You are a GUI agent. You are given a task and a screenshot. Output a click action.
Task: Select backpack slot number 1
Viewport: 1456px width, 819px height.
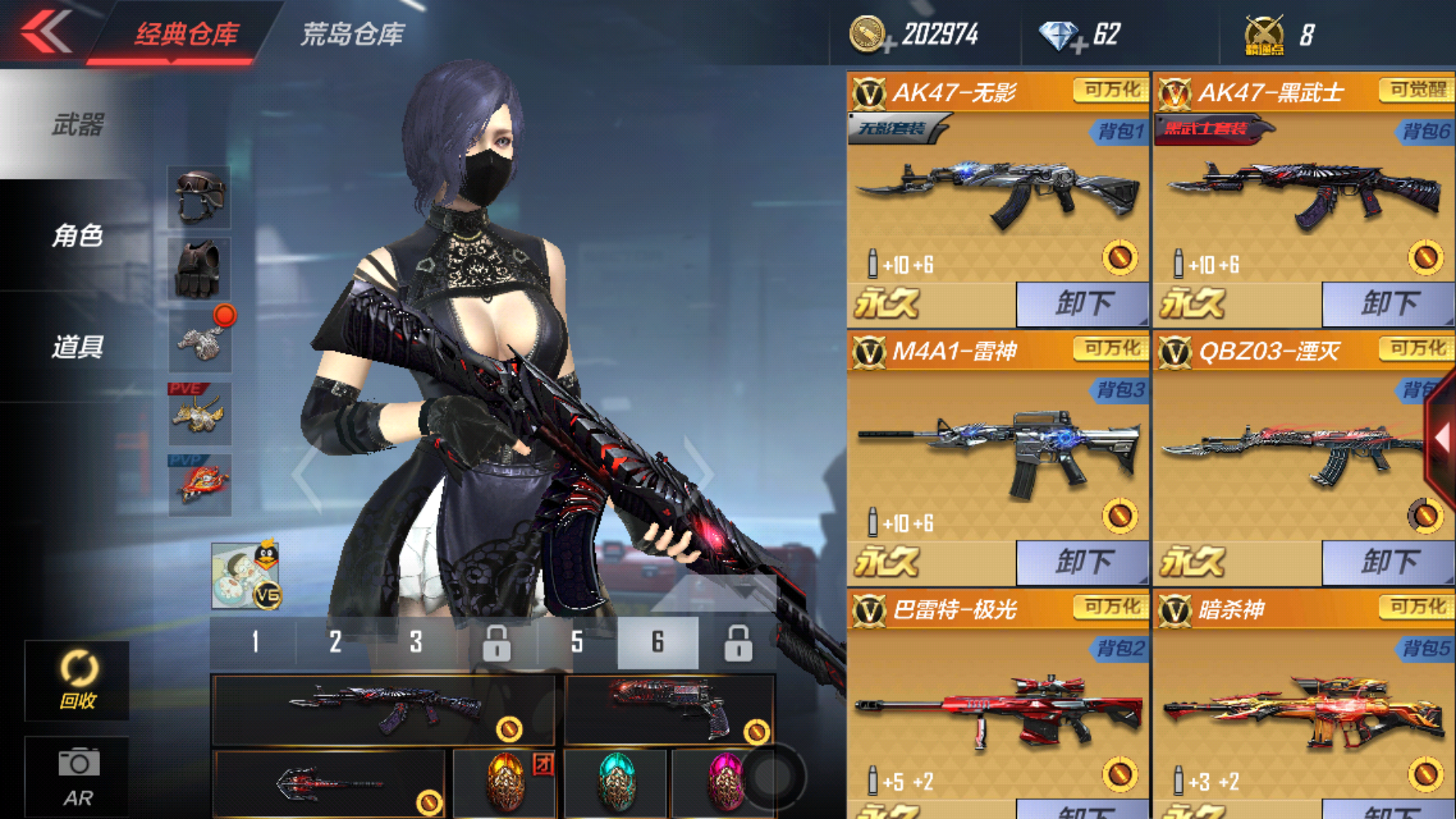point(255,642)
